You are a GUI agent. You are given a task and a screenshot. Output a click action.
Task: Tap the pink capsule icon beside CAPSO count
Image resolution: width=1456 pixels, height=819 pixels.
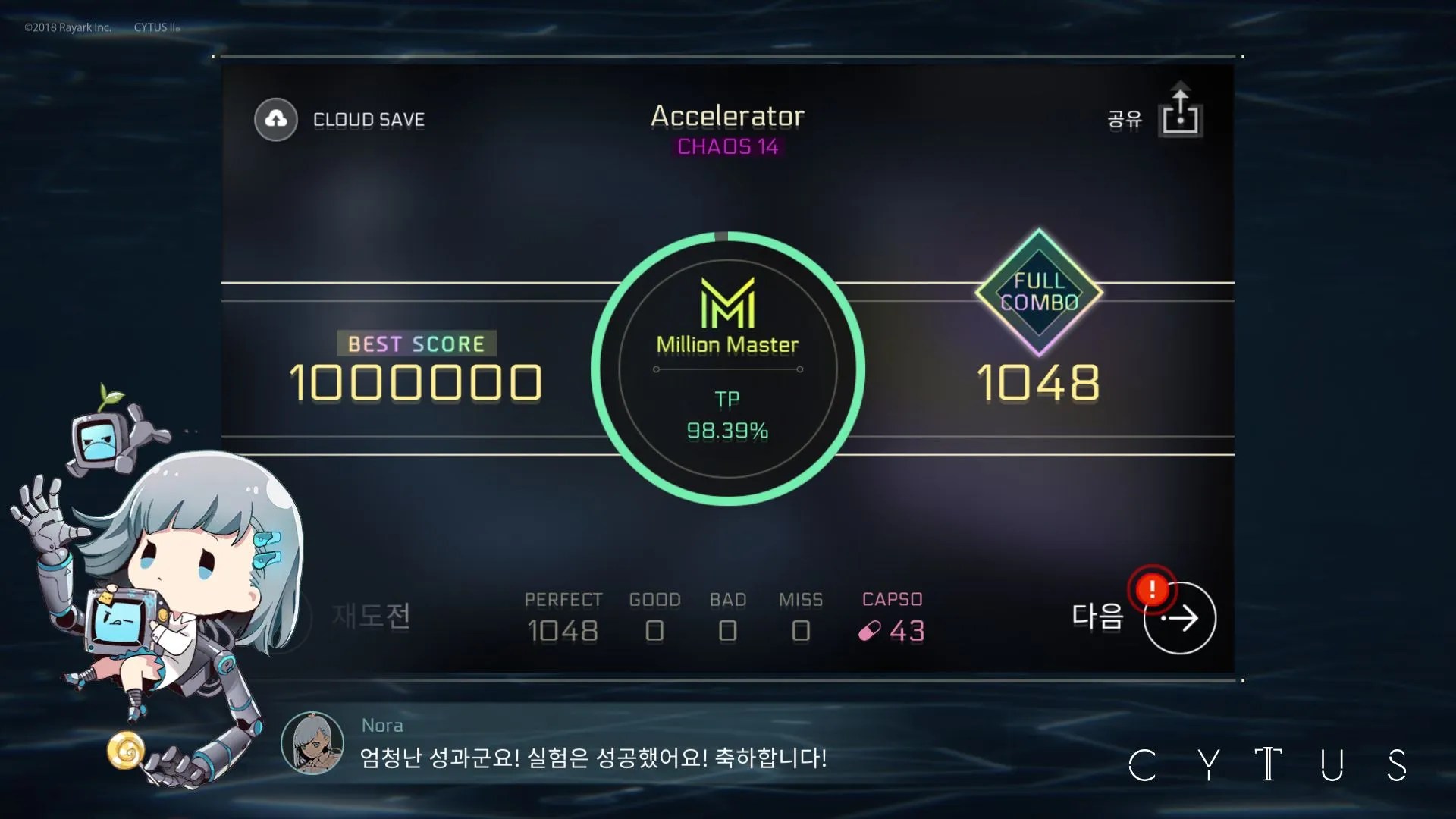871,631
